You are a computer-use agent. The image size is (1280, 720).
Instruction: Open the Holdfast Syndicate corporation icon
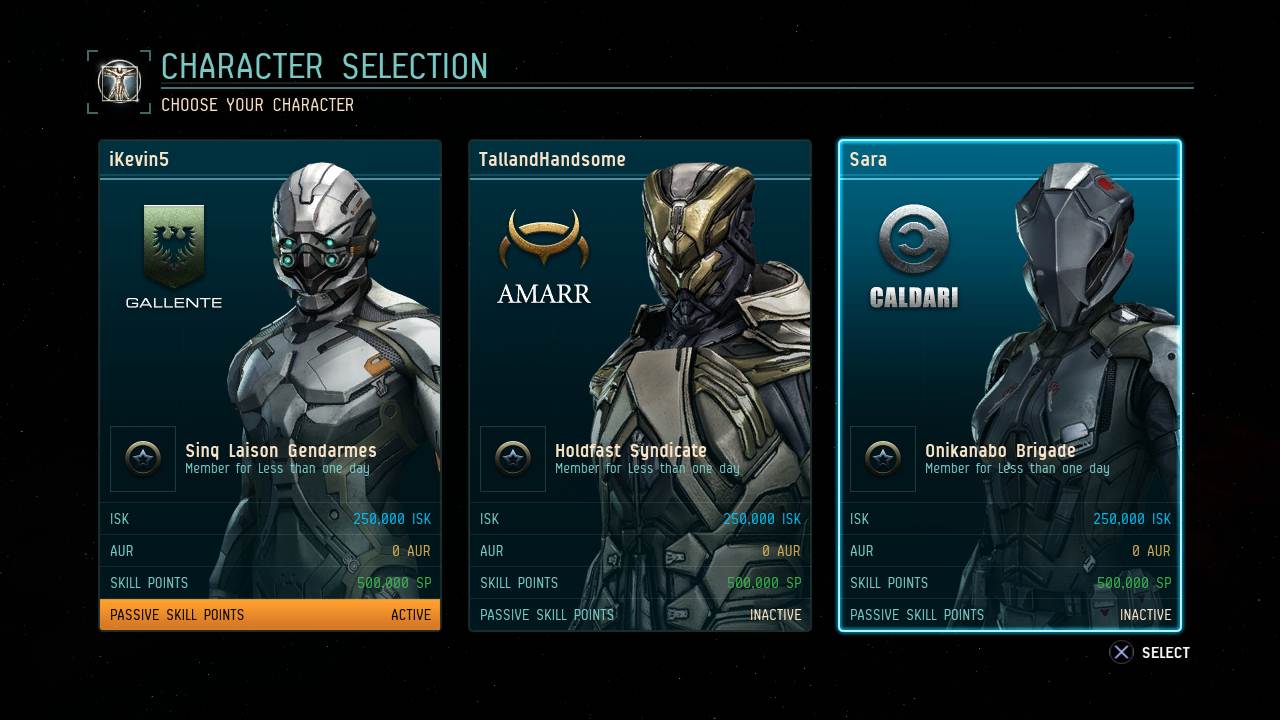click(x=512, y=459)
